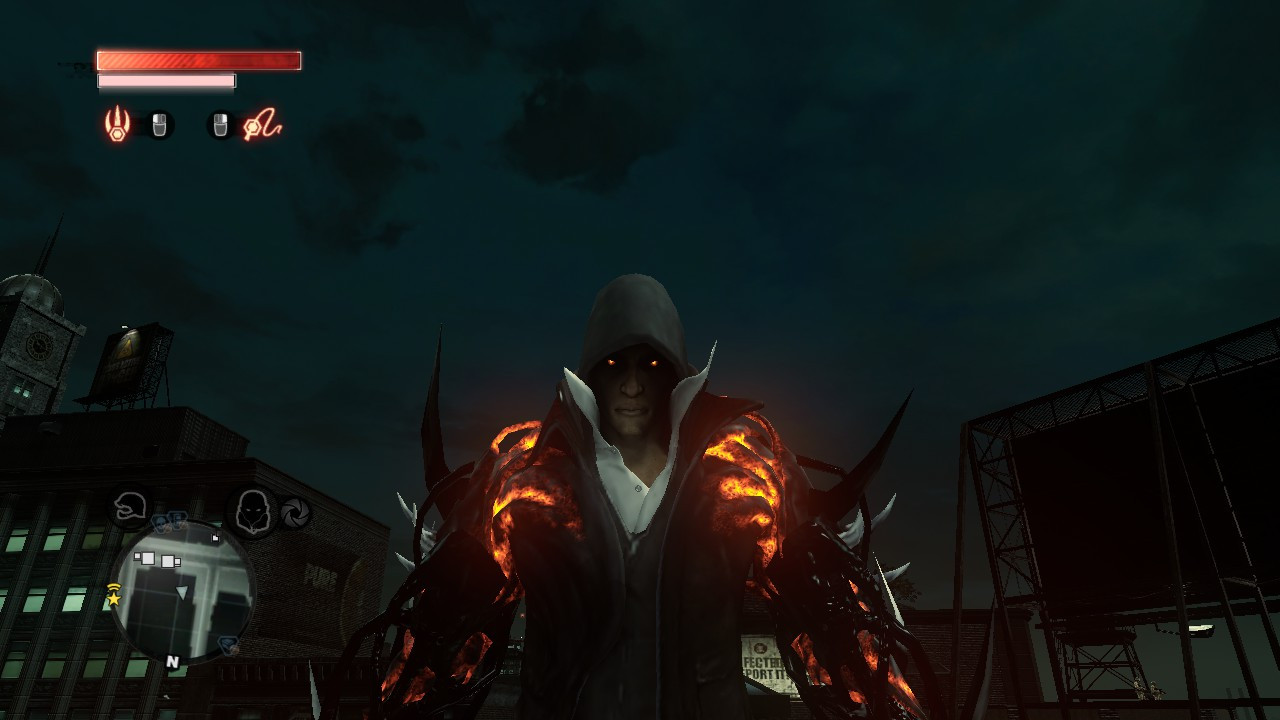Click the shield blip at minimap lower-right edge
Image resolution: width=1280 pixels, height=720 pixels.
pyautogui.click(x=226, y=644)
